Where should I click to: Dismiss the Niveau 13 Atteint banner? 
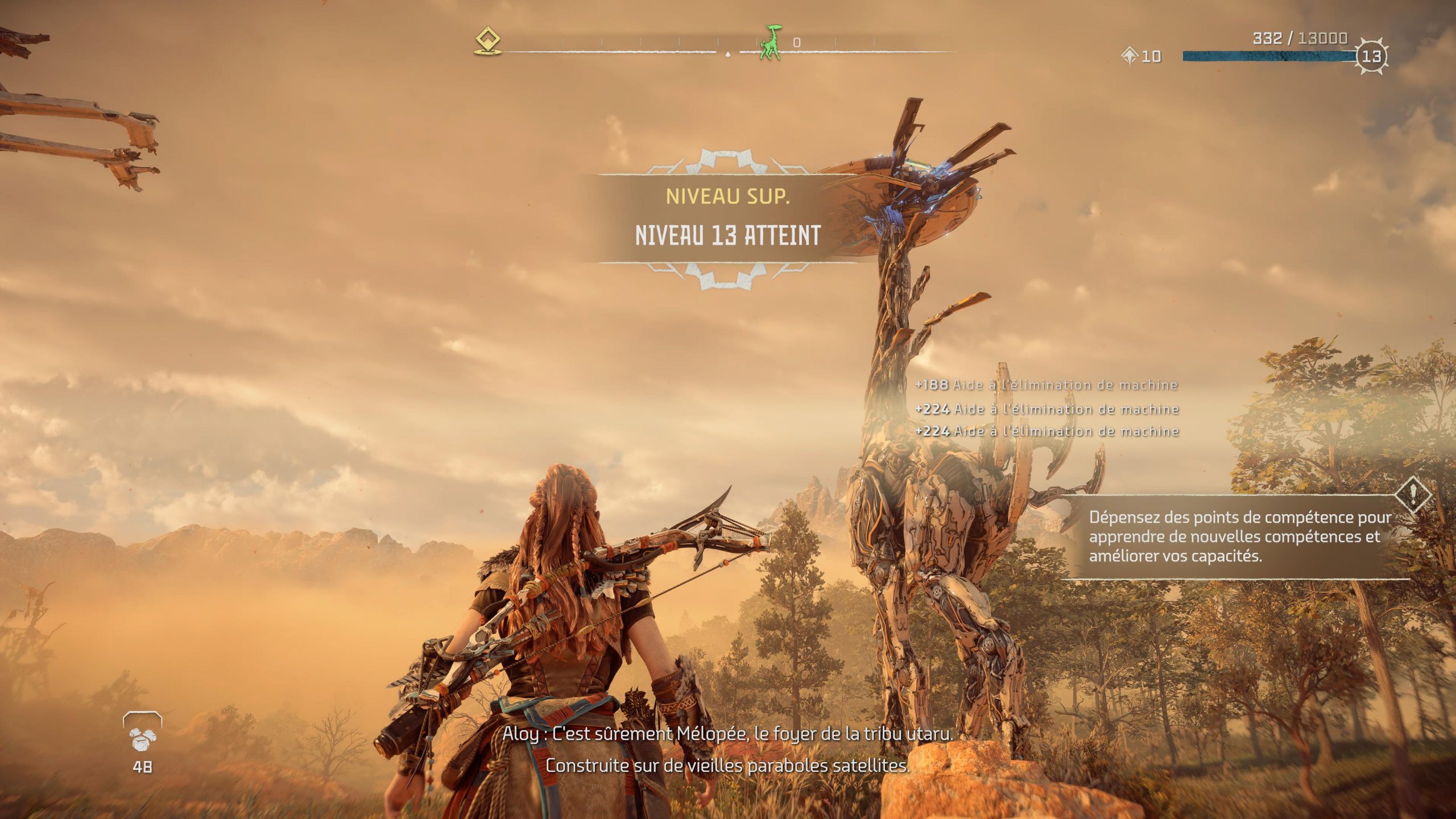tap(727, 219)
